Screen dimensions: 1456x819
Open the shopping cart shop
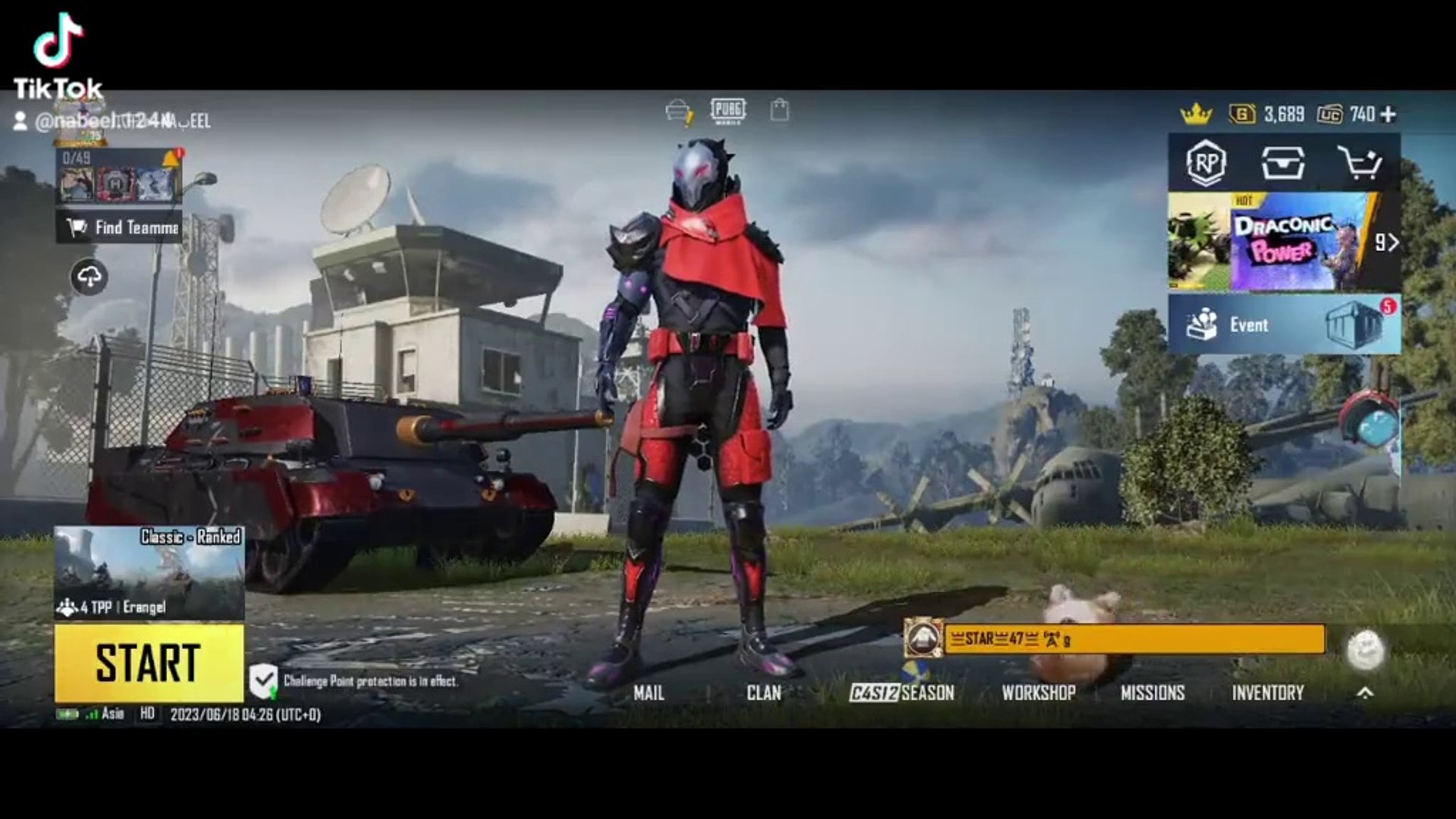click(x=1359, y=163)
